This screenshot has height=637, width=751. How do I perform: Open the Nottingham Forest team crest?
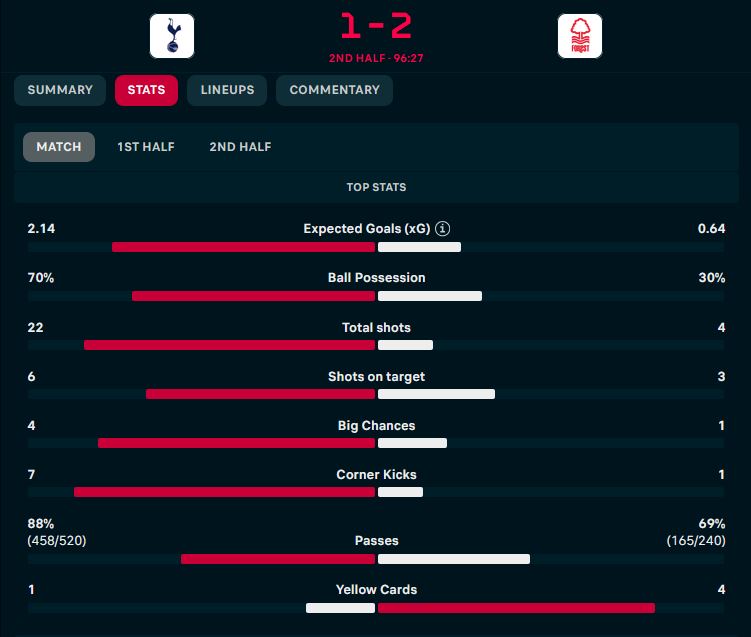pos(580,36)
